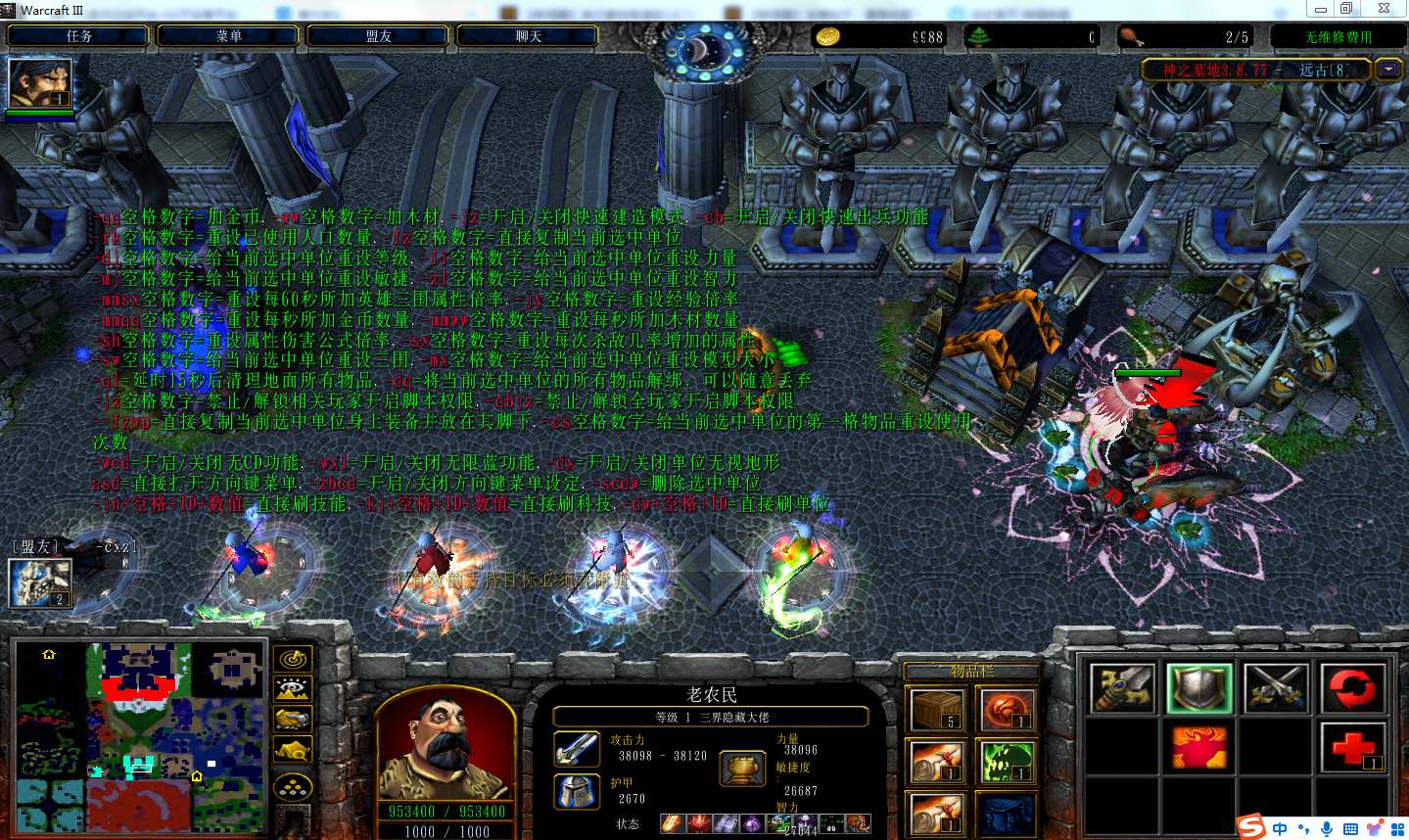Activate the sword Attack command

point(1122,687)
